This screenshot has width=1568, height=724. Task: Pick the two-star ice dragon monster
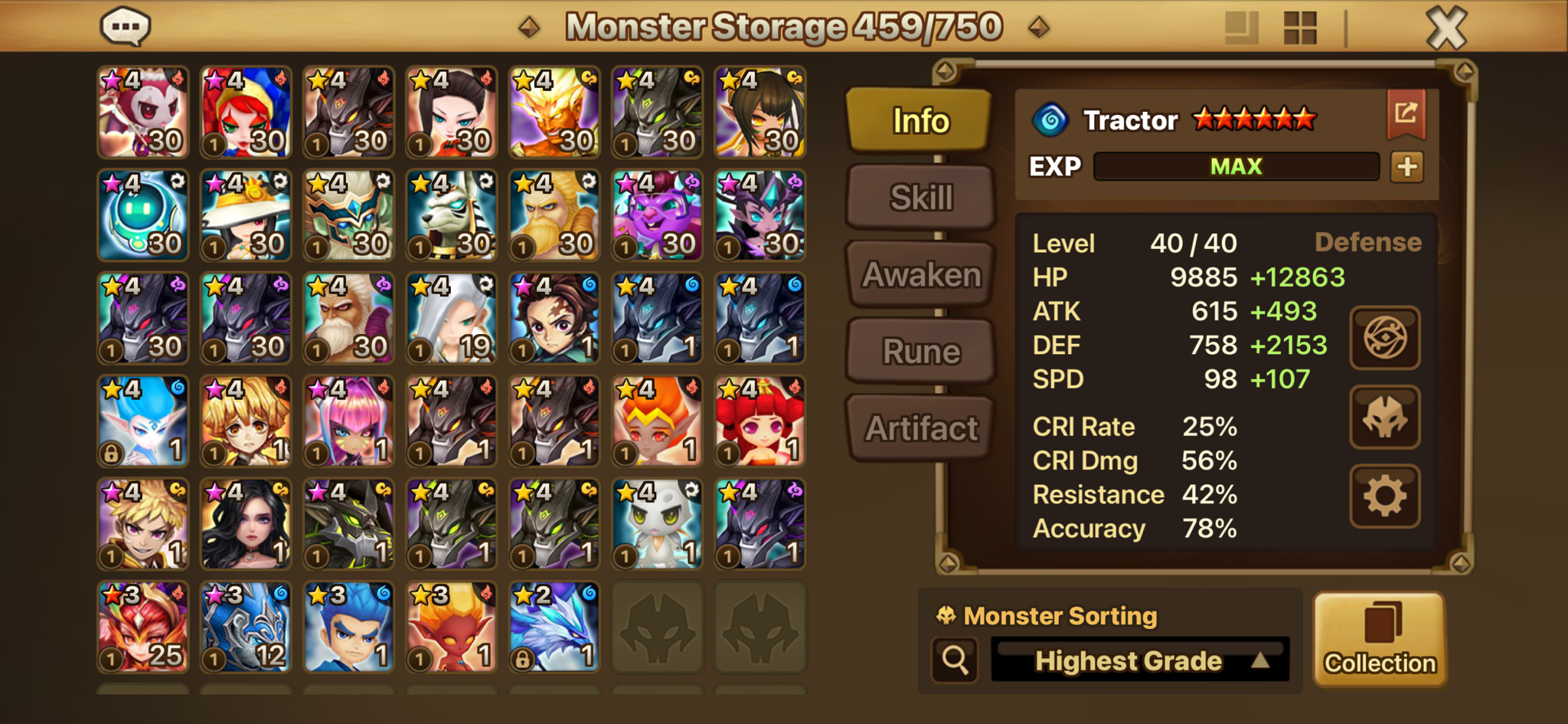pos(554,627)
